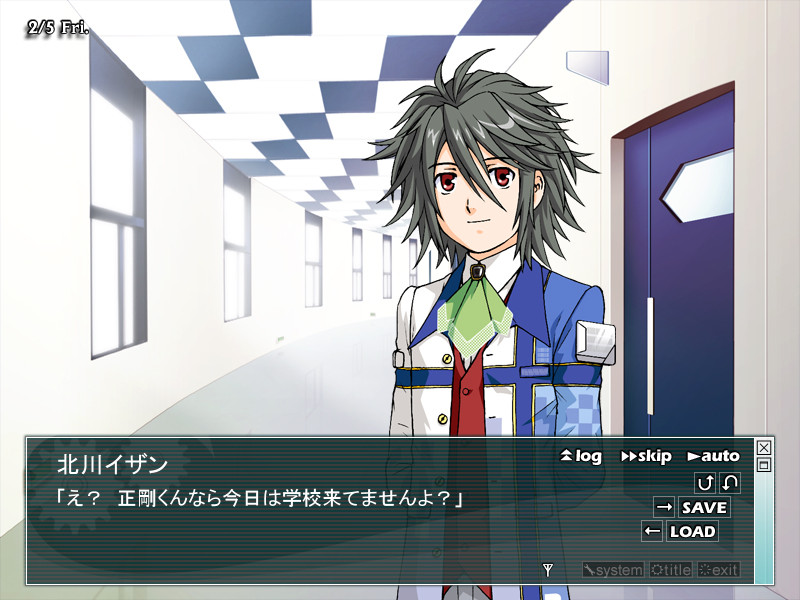
Task: Exit the game
Action: [x=718, y=570]
